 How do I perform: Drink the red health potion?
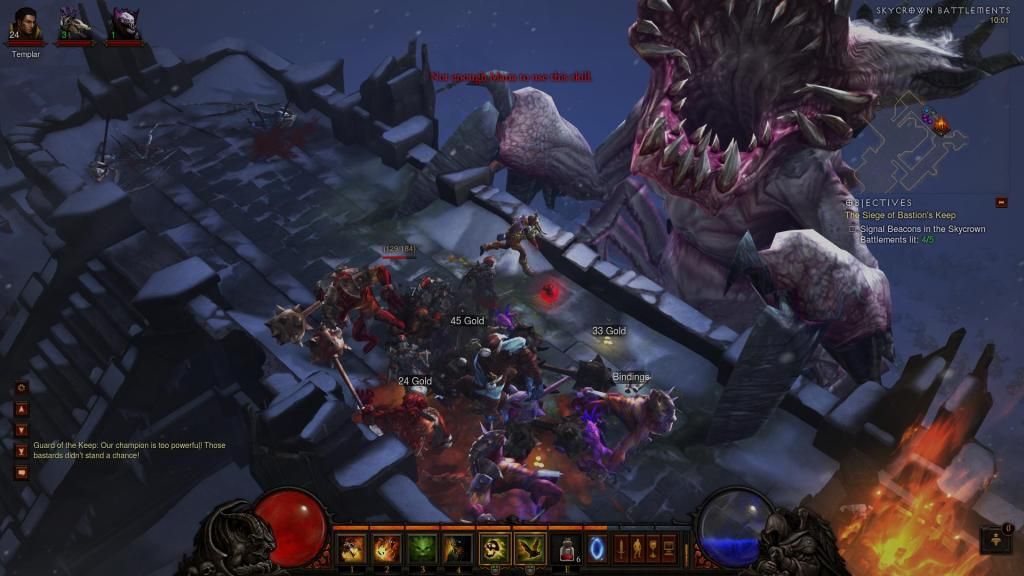(567, 548)
